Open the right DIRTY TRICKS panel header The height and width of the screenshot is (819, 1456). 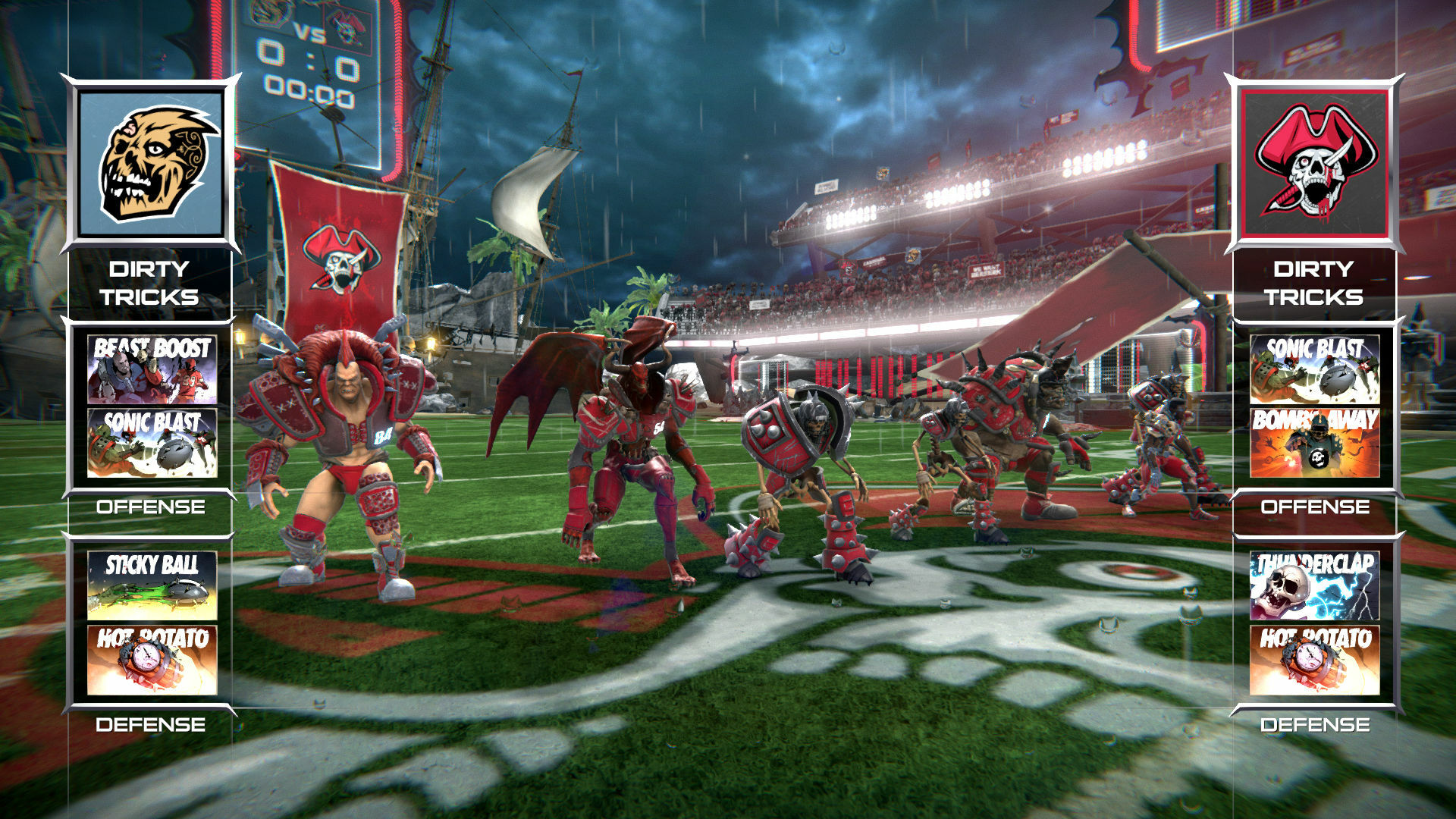(x=1317, y=282)
